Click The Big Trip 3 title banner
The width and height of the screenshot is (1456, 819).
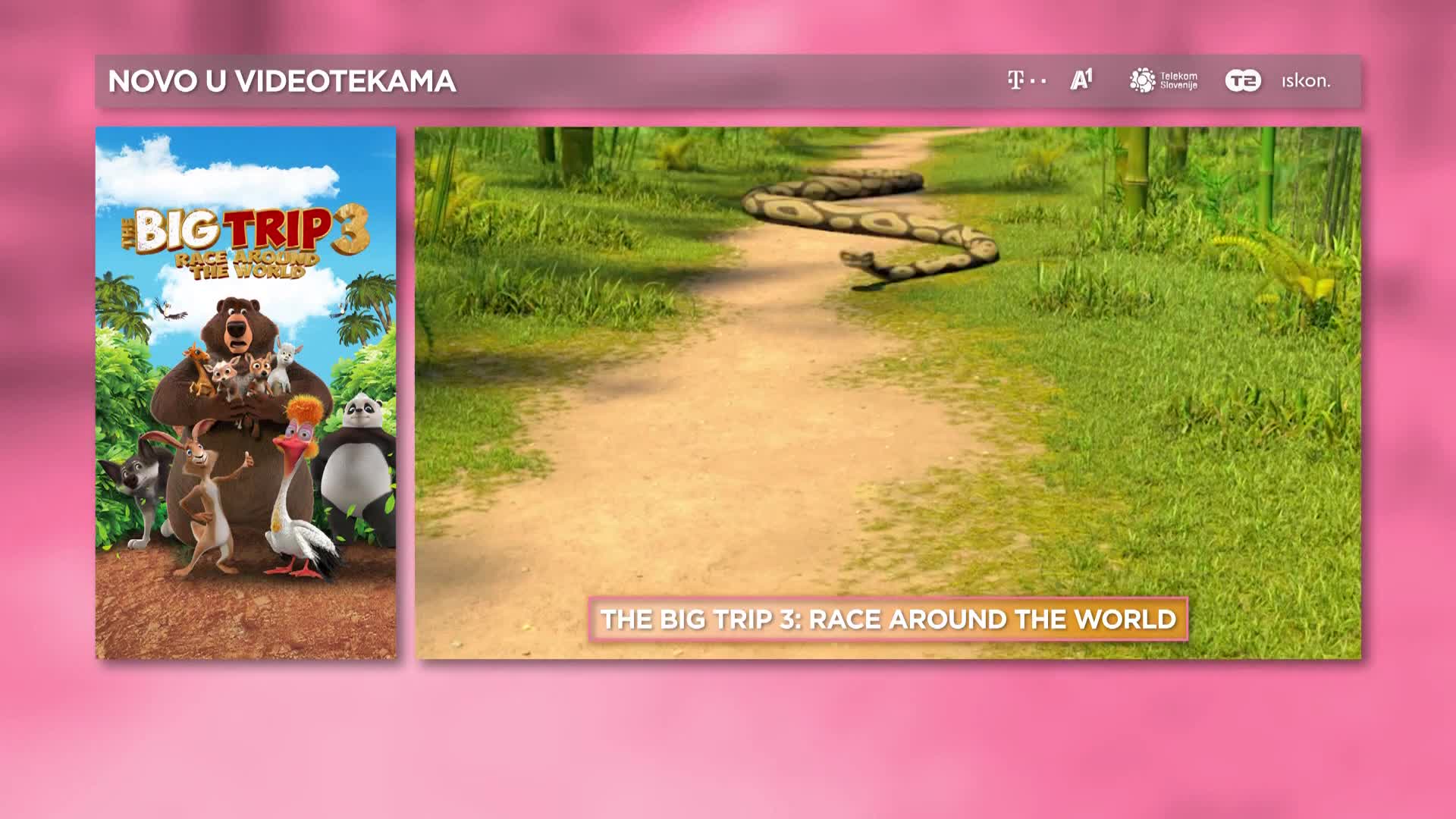(888, 620)
